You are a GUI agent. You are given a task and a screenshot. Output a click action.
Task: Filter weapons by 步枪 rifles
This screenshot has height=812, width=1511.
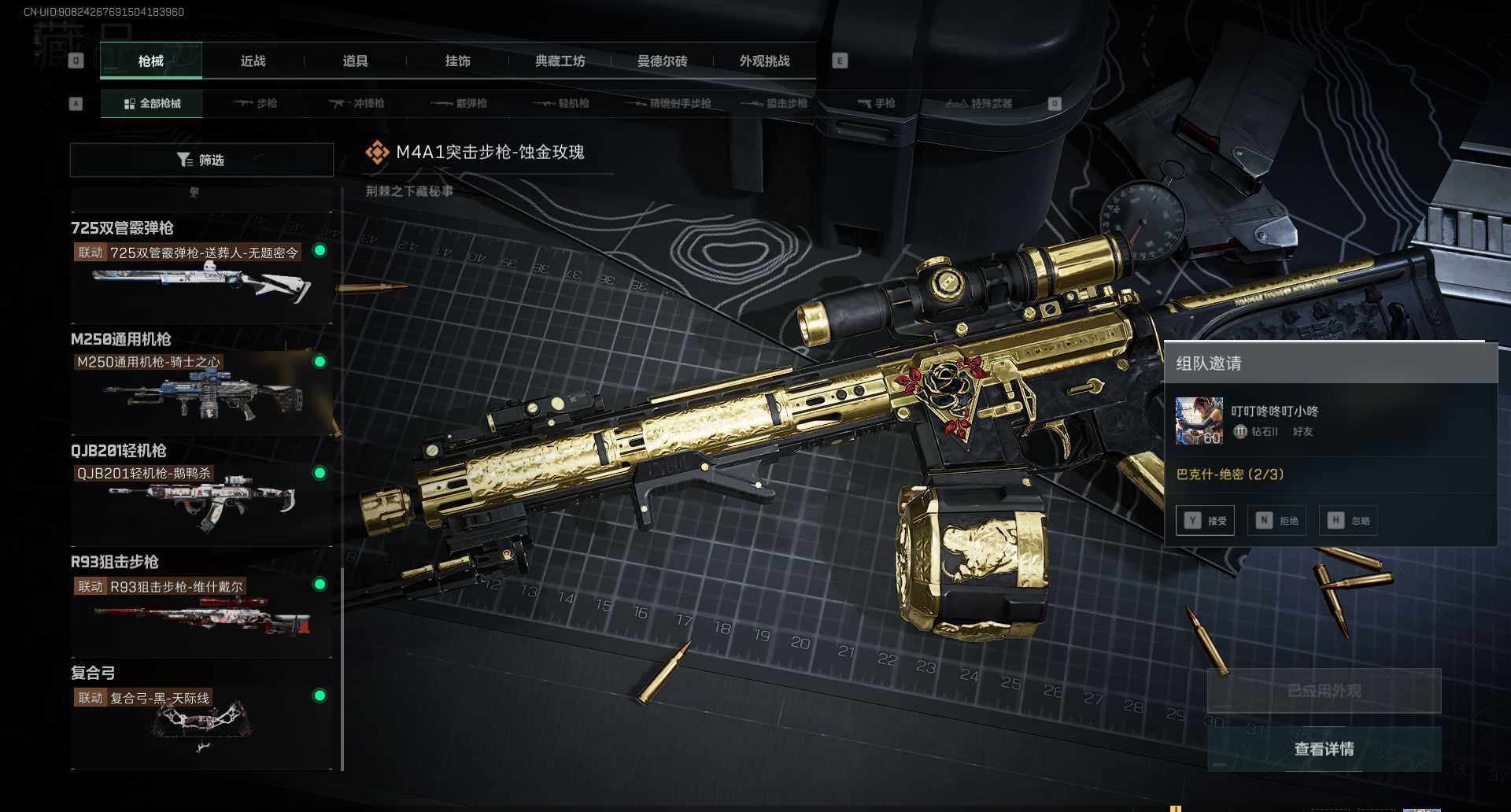[256, 103]
